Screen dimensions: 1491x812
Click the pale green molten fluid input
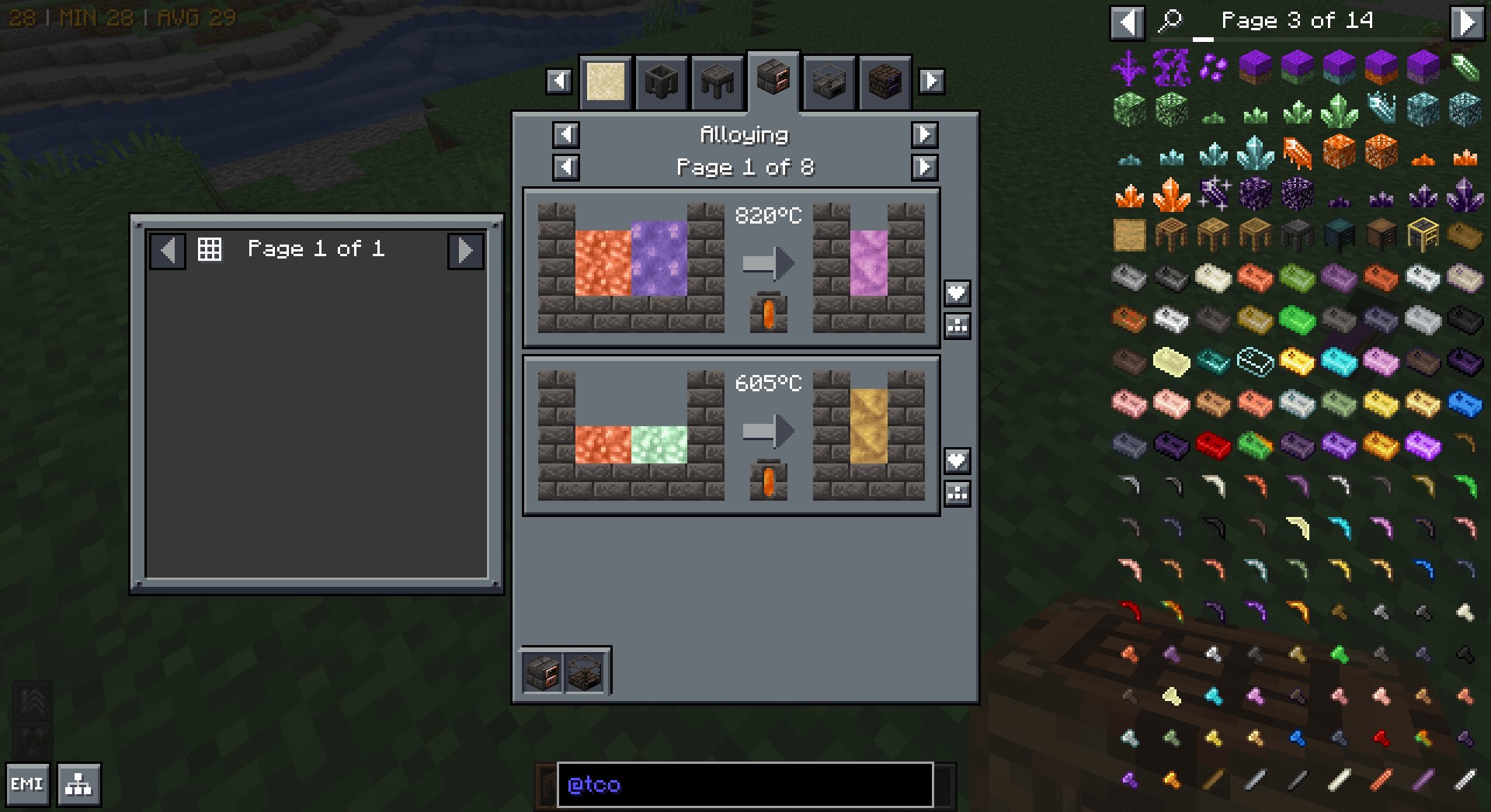coord(659,445)
